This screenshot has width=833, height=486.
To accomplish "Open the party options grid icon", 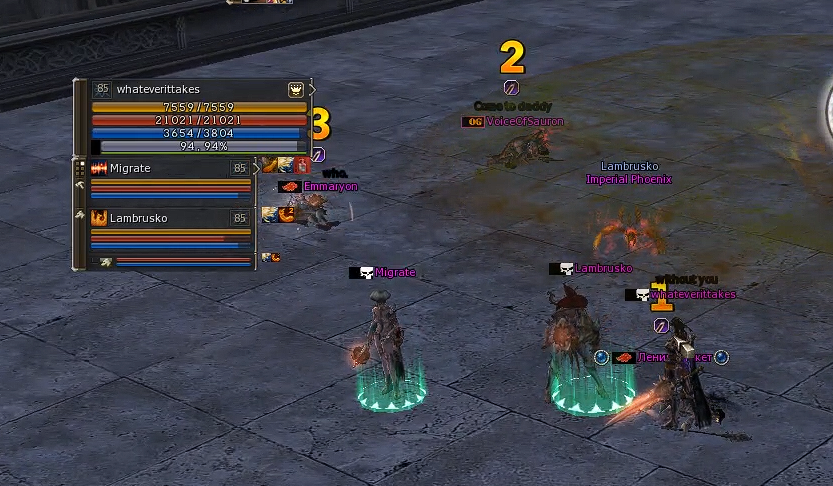I will tap(80, 168).
